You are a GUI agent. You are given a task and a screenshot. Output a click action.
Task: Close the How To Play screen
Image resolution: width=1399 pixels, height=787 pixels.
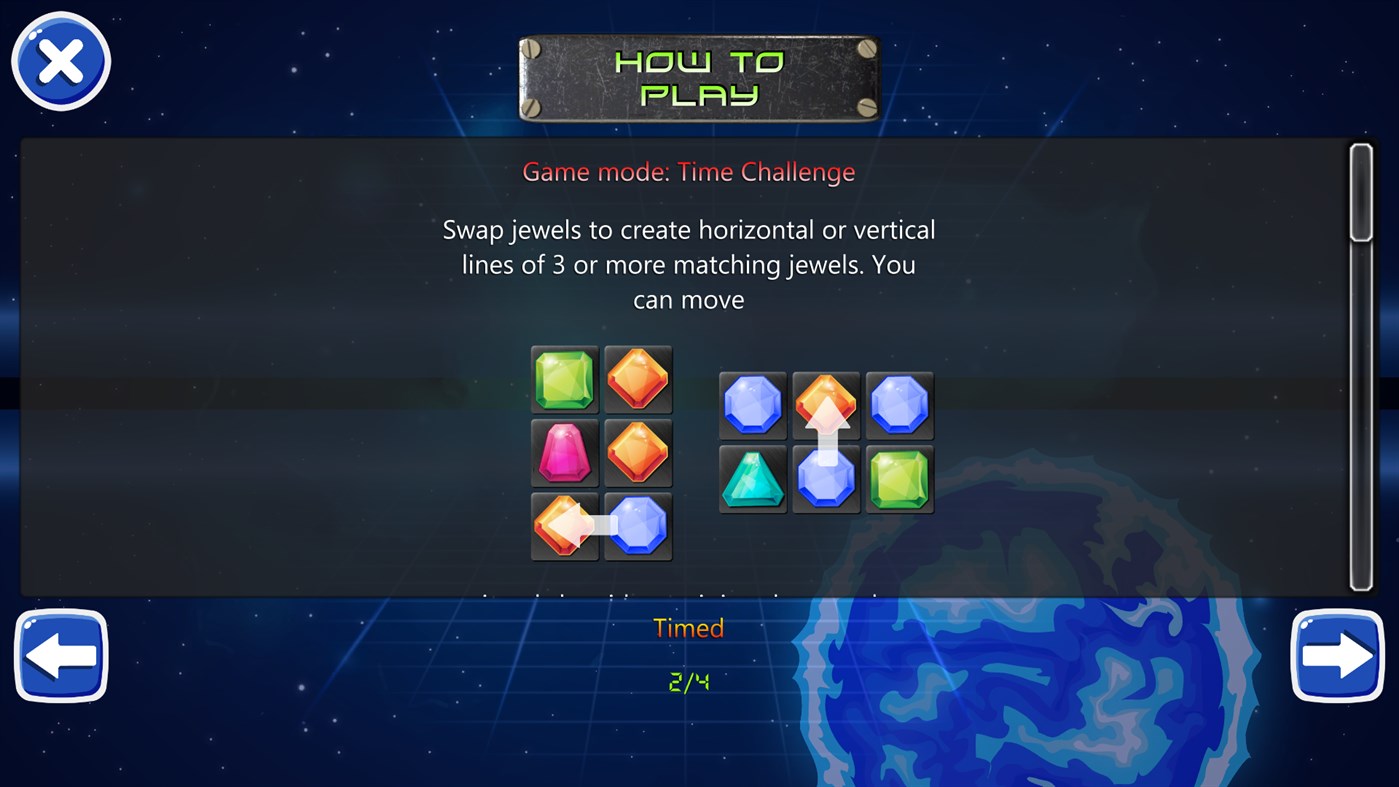(60, 60)
